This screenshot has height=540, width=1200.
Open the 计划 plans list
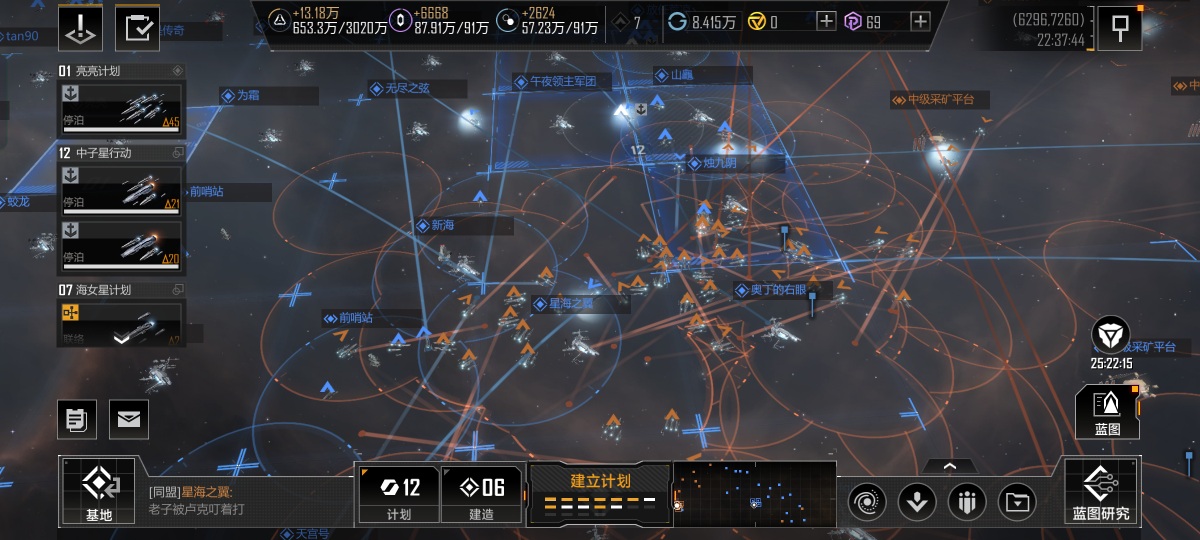tap(398, 494)
